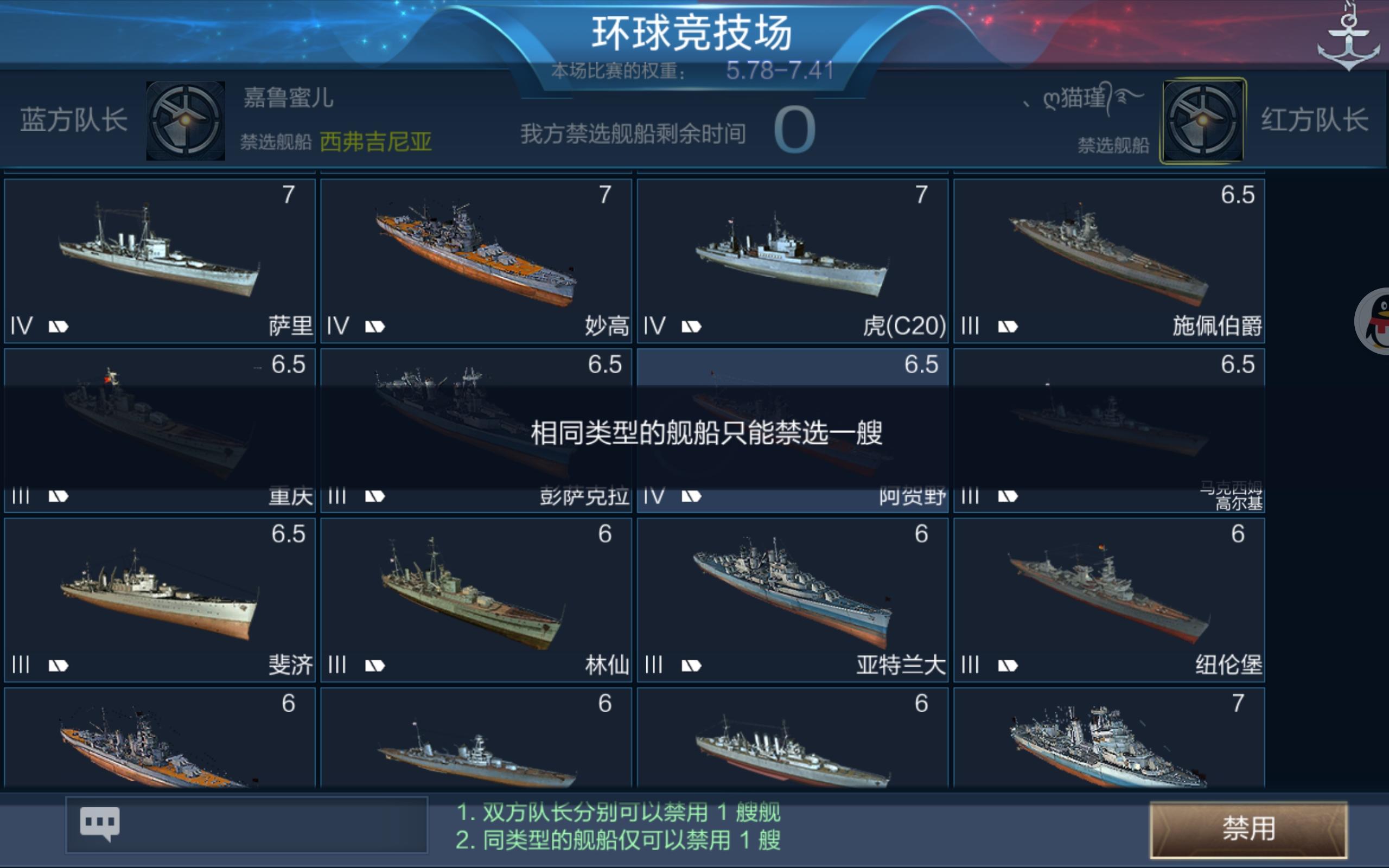The height and width of the screenshot is (868, 1389).
Task: Expand details for the 彭萨克拉 card
Action: click(475, 431)
